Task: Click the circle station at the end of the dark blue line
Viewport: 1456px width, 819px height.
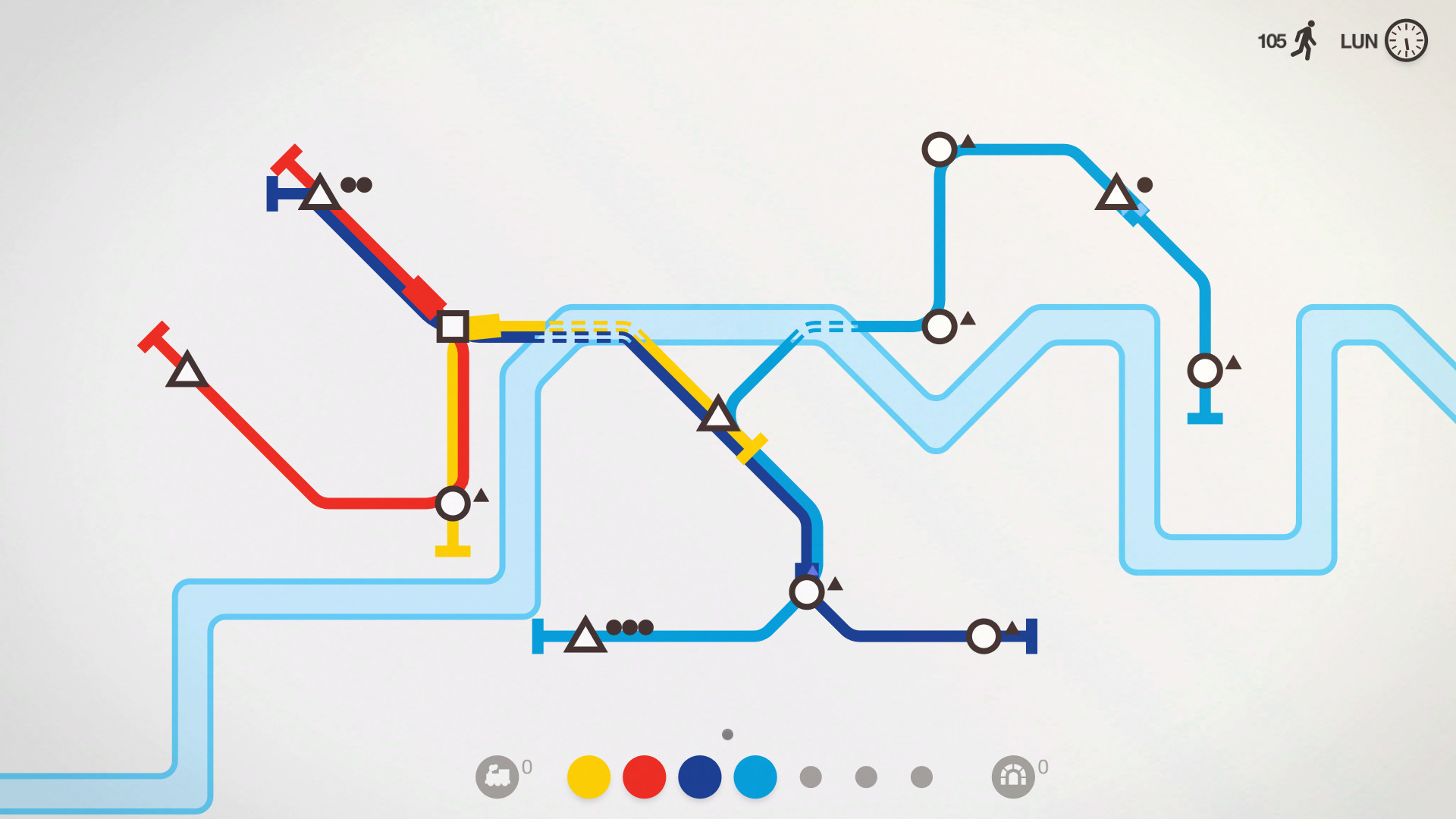Action: coord(986,635)
